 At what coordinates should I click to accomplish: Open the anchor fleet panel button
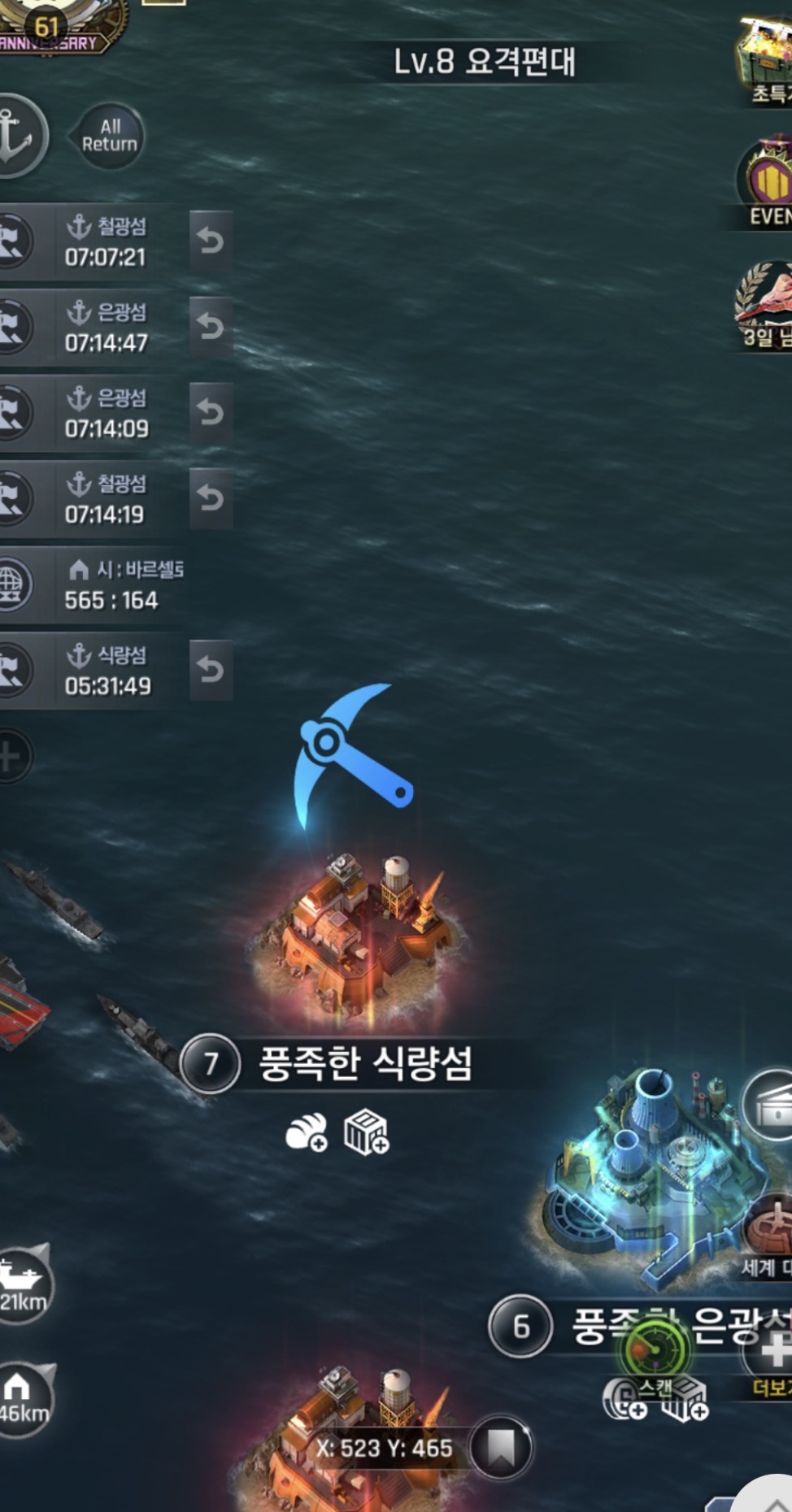click(x=18, y=136)
